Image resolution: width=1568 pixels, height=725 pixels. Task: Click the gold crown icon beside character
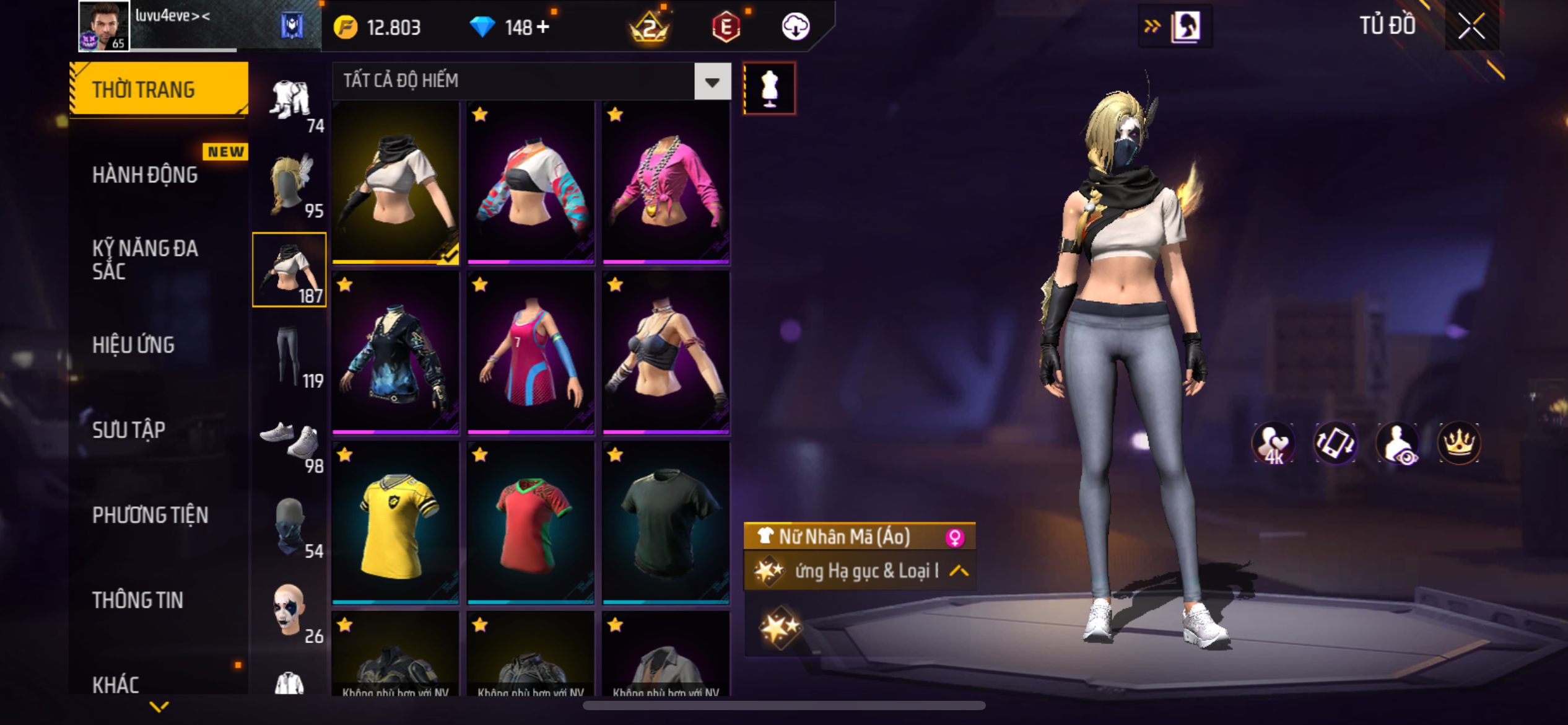coord(1458,442)
